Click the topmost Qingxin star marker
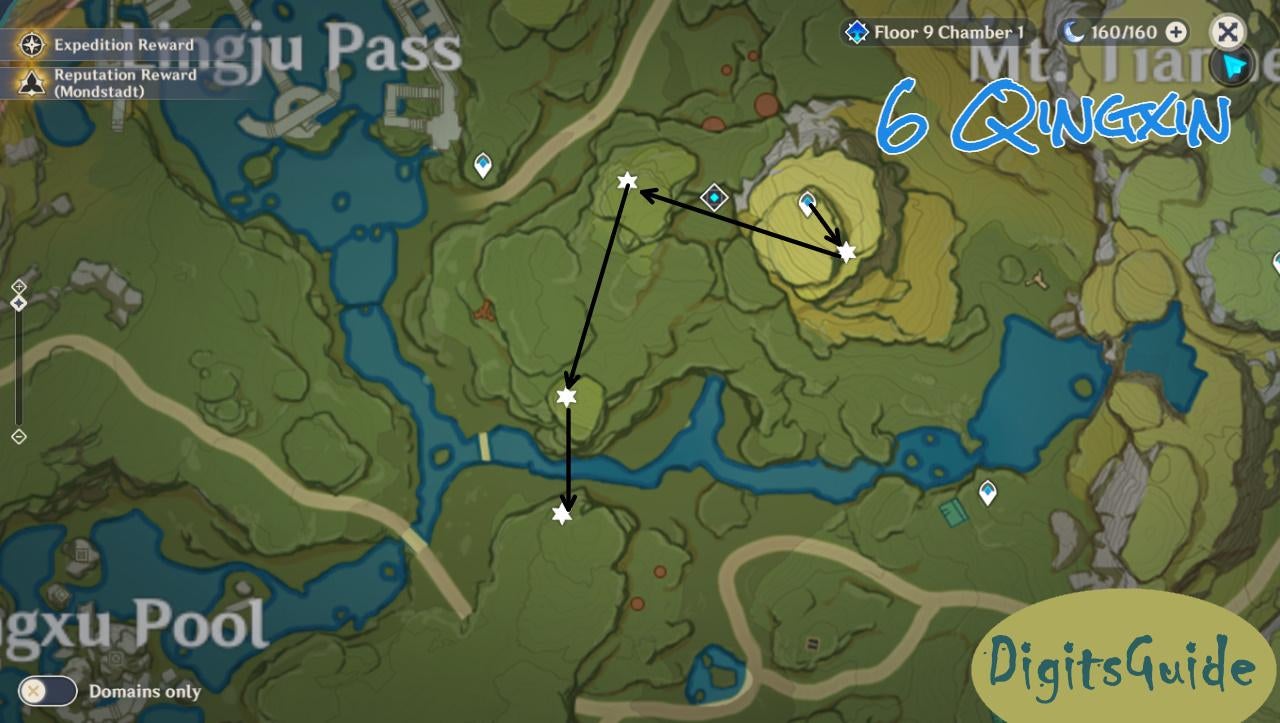The width and height of the screenshot is (1280, 723). [626, 181]
